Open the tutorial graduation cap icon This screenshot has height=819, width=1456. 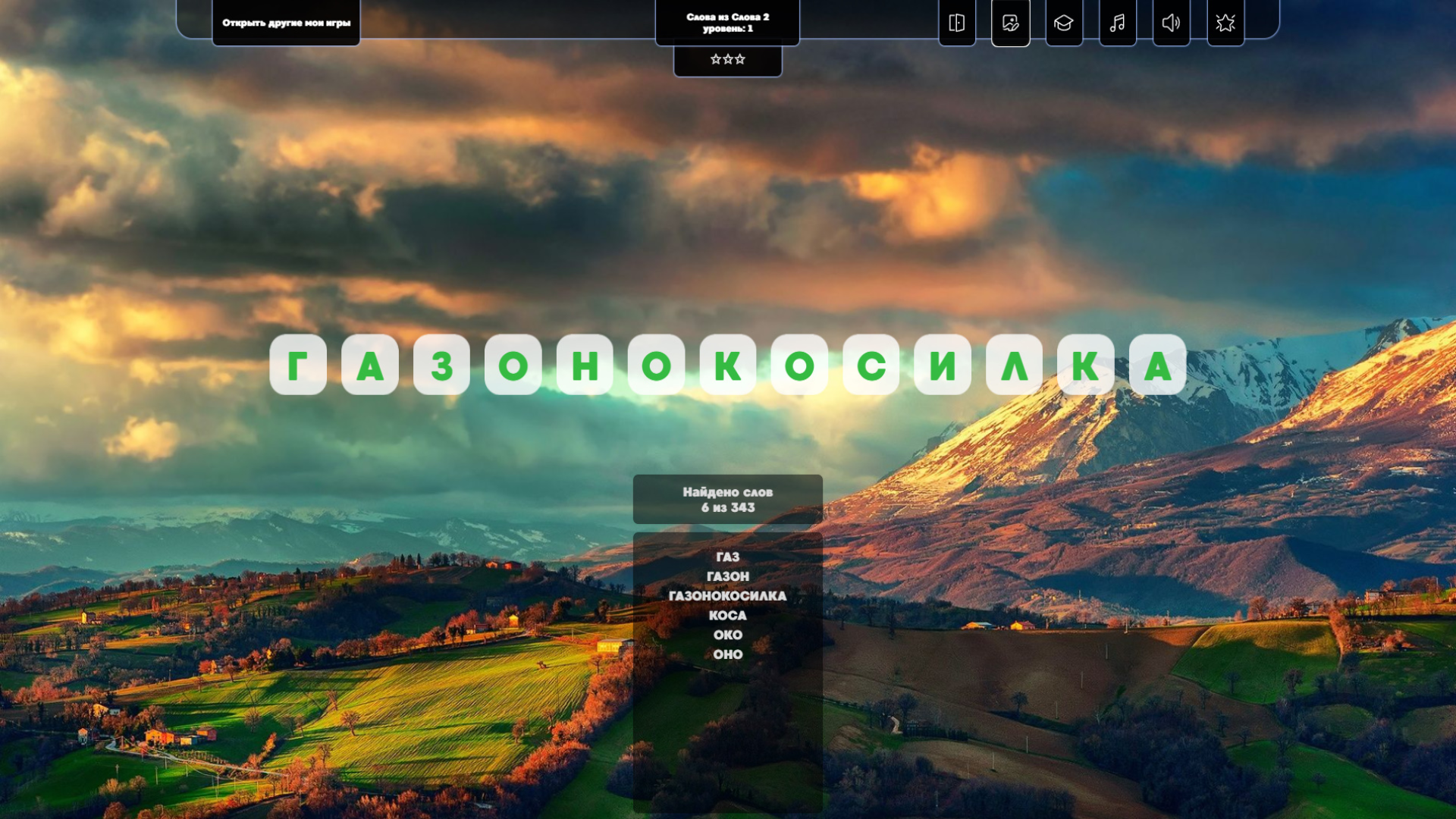click(x=1064, y=23)
